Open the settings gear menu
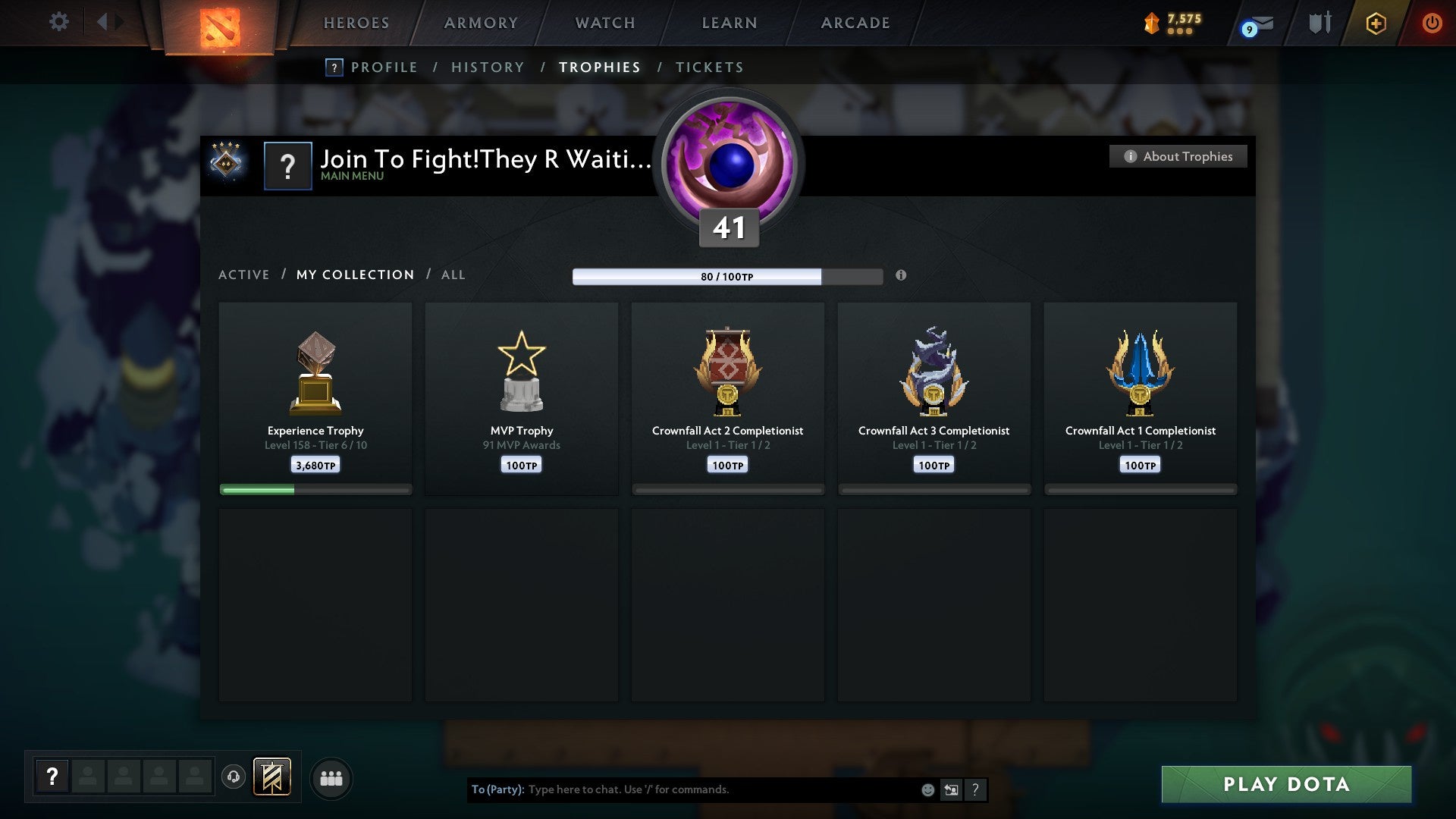Screen dimensions: 1456x819 [x=58, y=21]
